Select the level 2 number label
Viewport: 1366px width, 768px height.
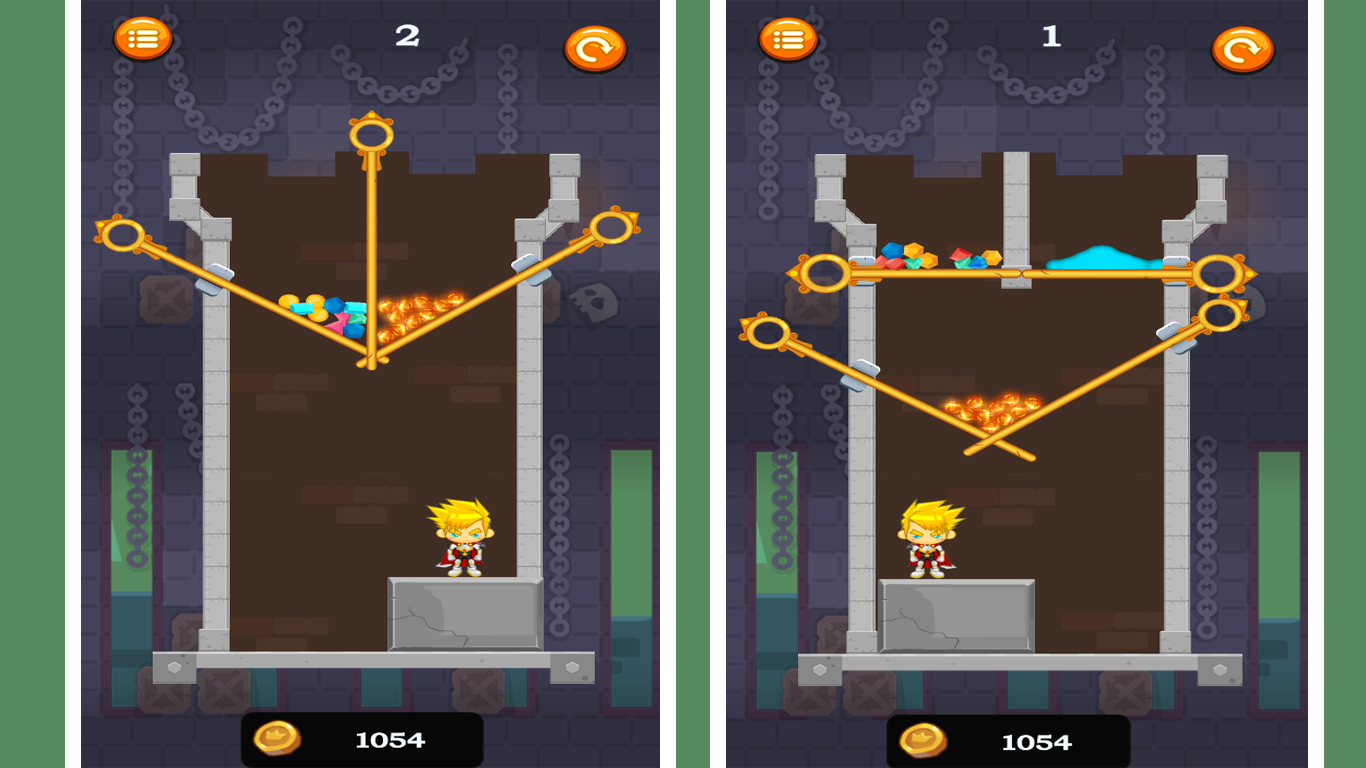pyautogui.click(x=406, y=36)
